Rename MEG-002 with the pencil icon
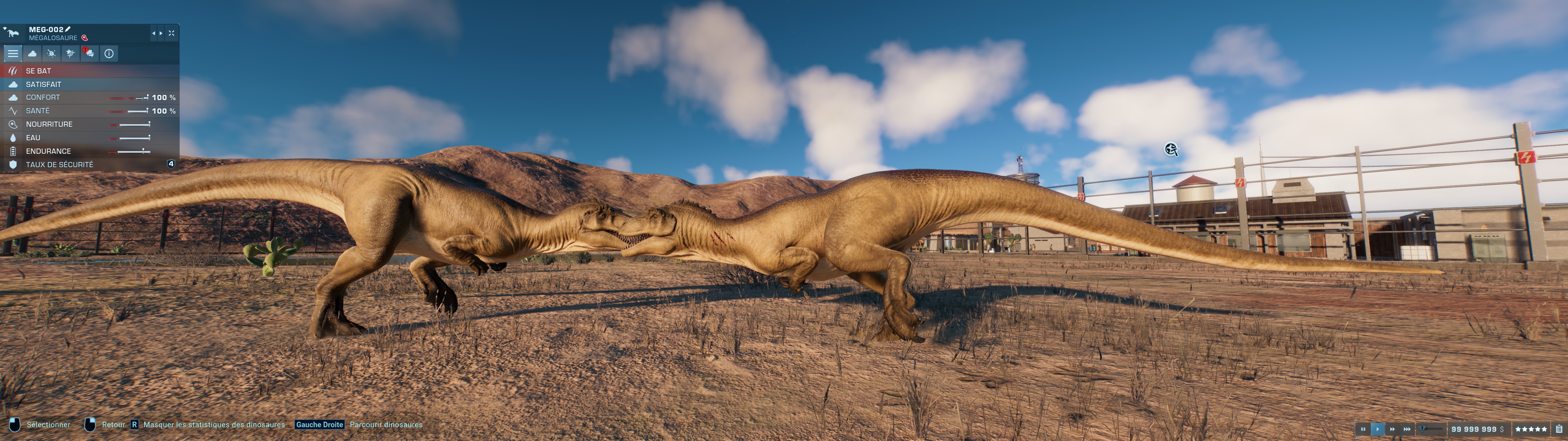 [x=68, y=28]
